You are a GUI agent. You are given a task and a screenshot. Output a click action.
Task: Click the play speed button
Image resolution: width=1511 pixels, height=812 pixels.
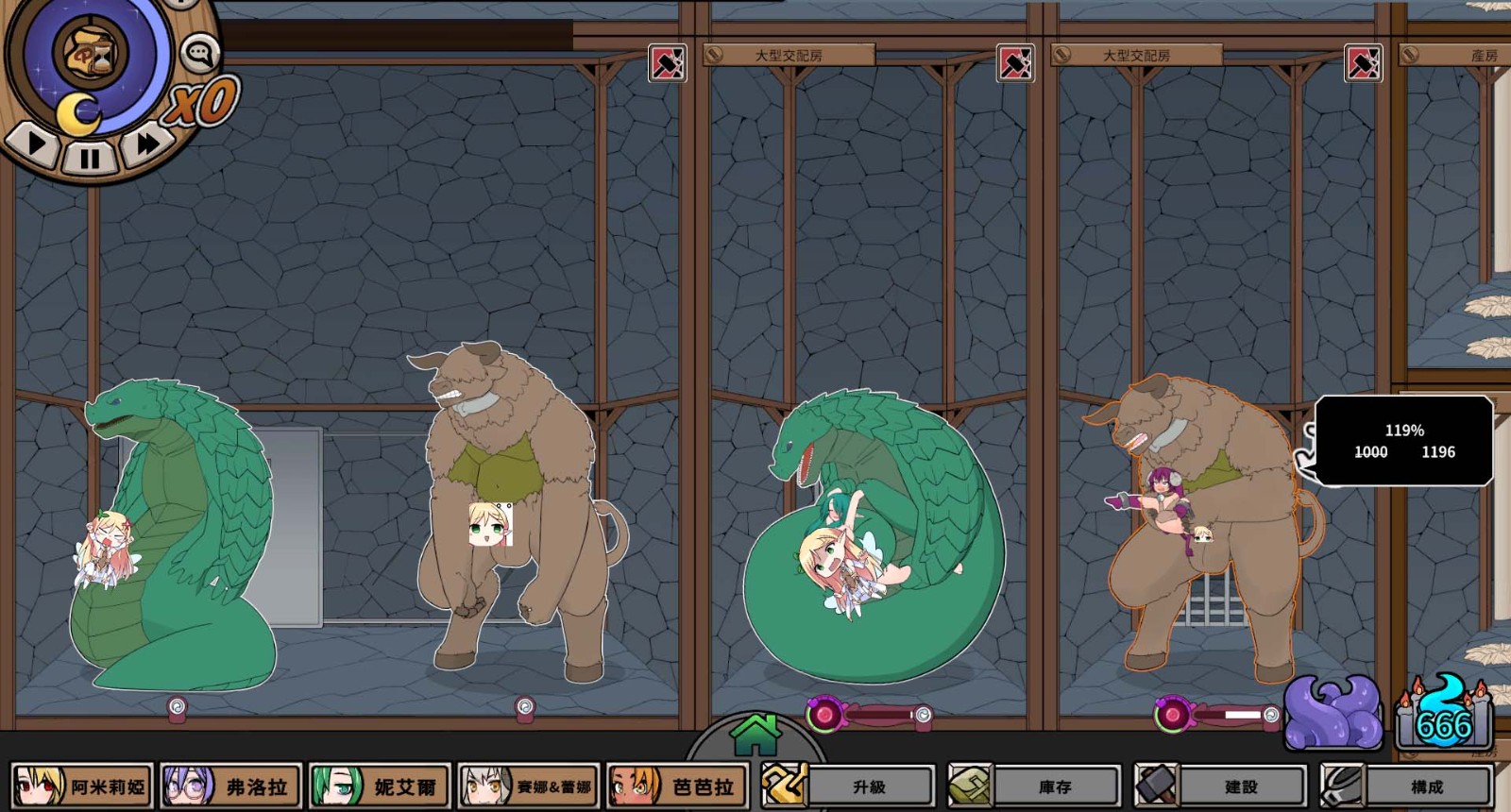point(38,144)
